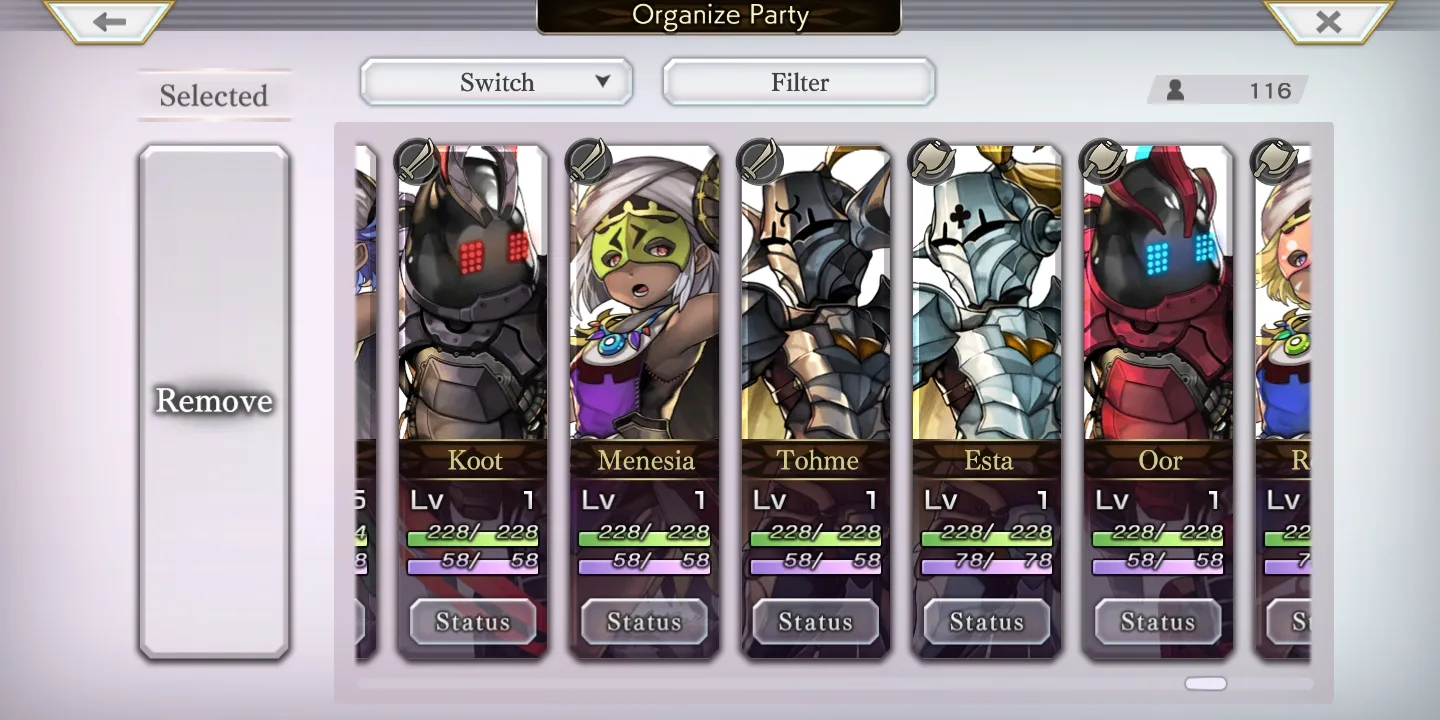Open the Filter options
1440x720 pixels.
799,82
